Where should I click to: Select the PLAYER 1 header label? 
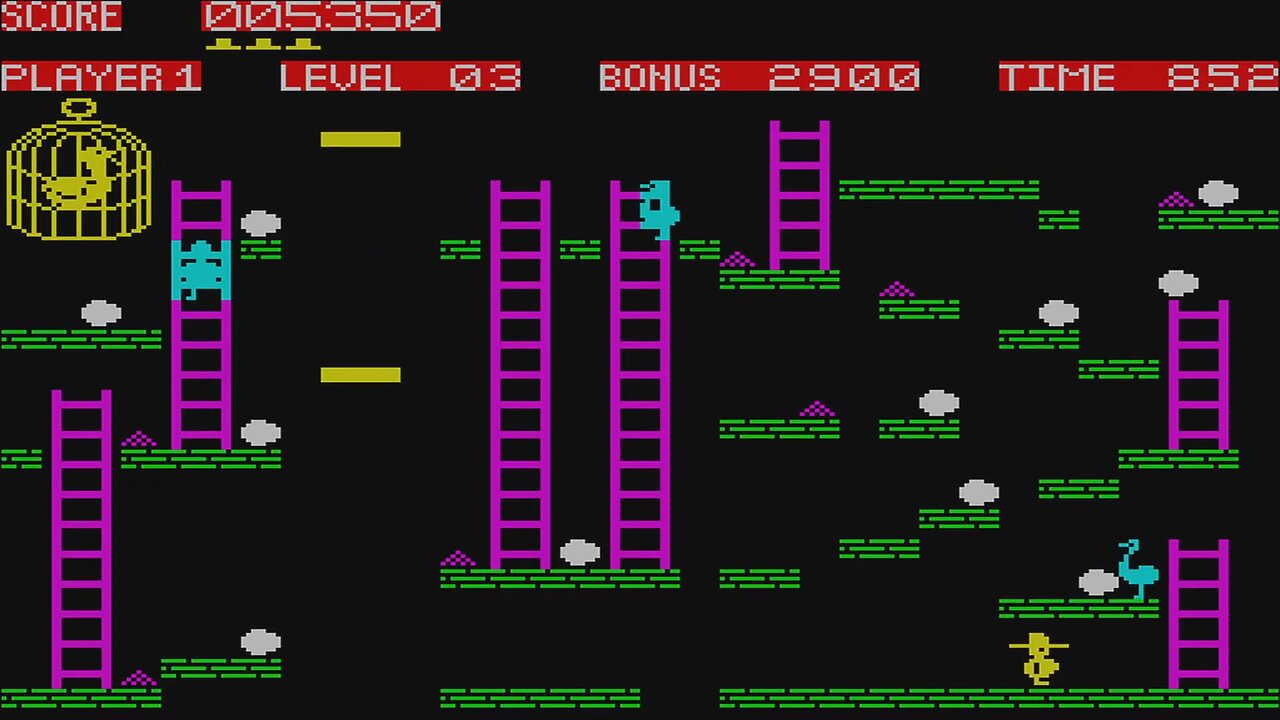point(100,77)
